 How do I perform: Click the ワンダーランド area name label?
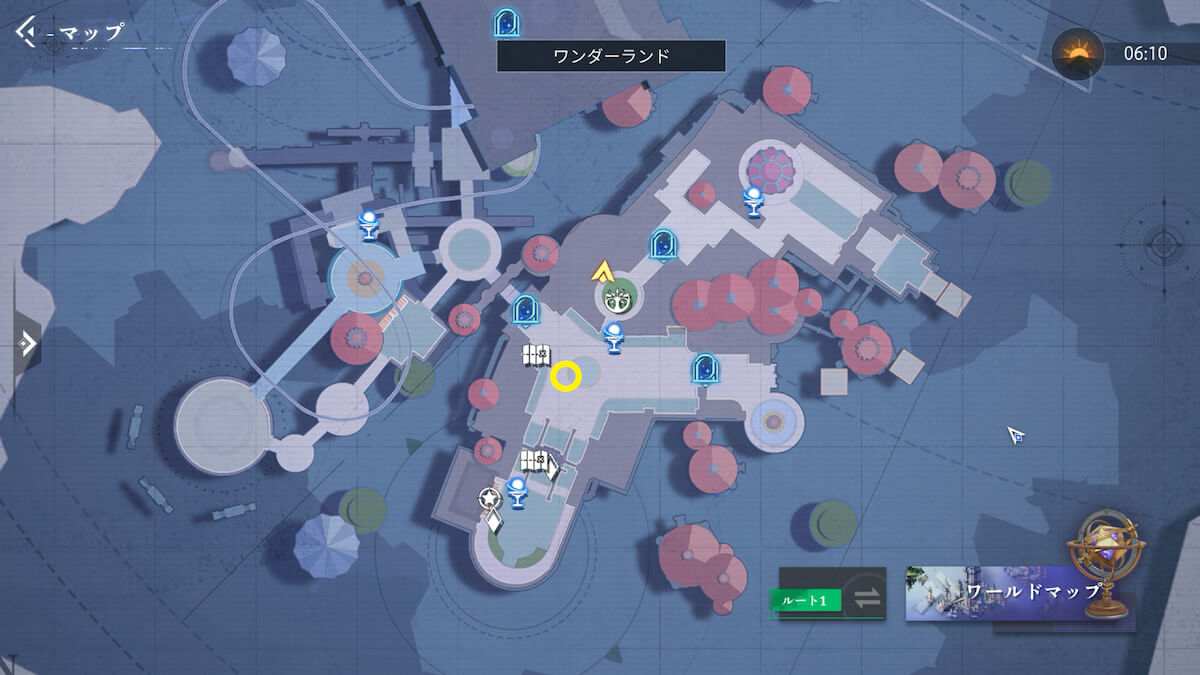coord(611,56)
